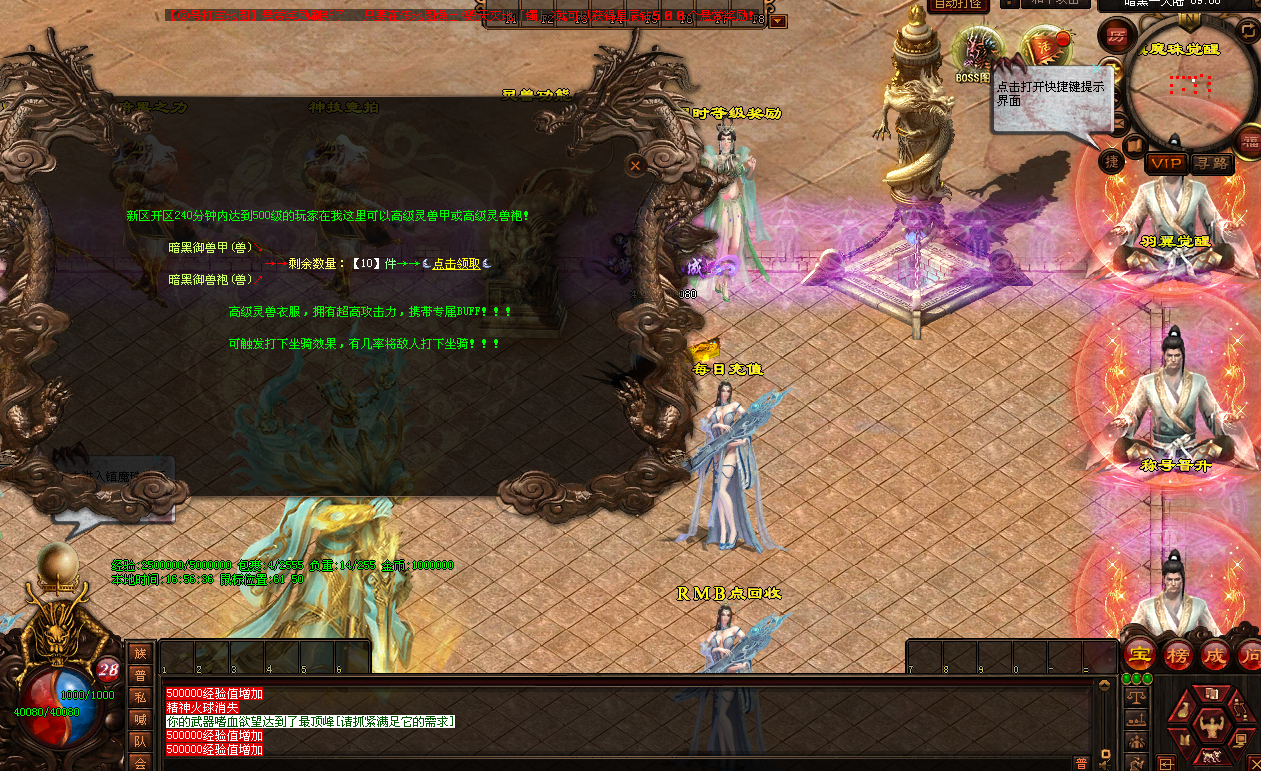Choose the 喊 shout chat channel
Viewport: 1261px width, 771px height.
point(141,720)
